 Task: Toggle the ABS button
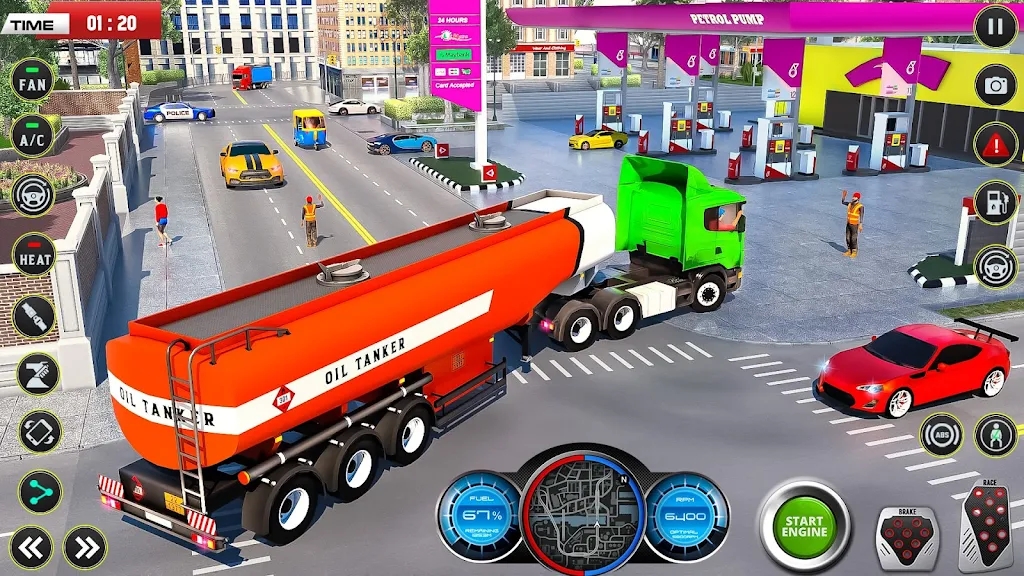point(941,435)
